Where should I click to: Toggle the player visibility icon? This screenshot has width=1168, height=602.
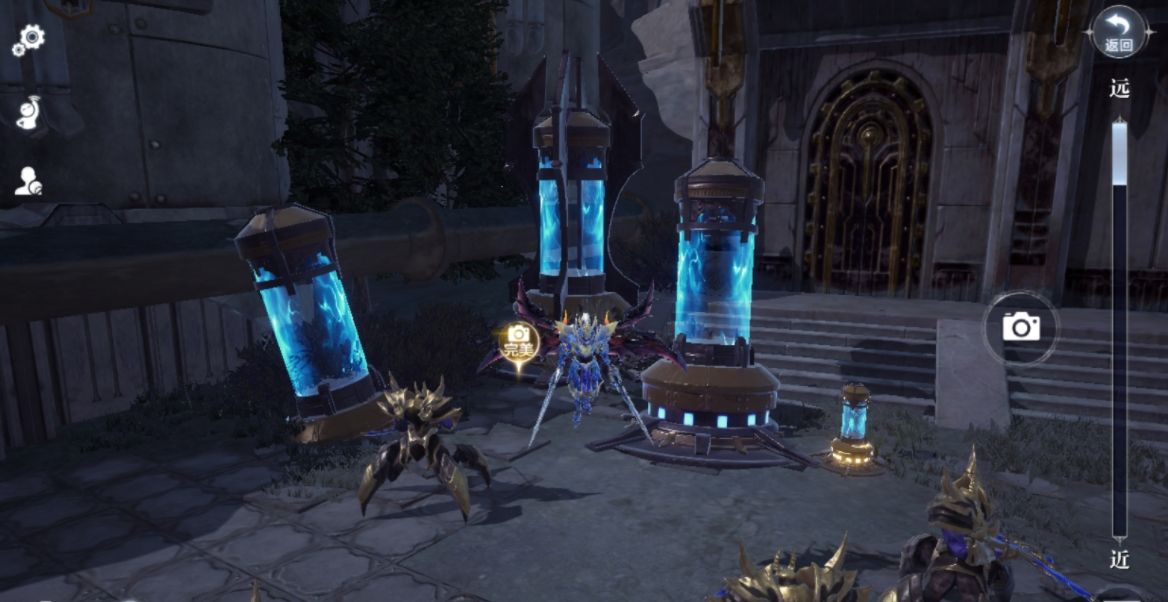click(x=28, y=182)
